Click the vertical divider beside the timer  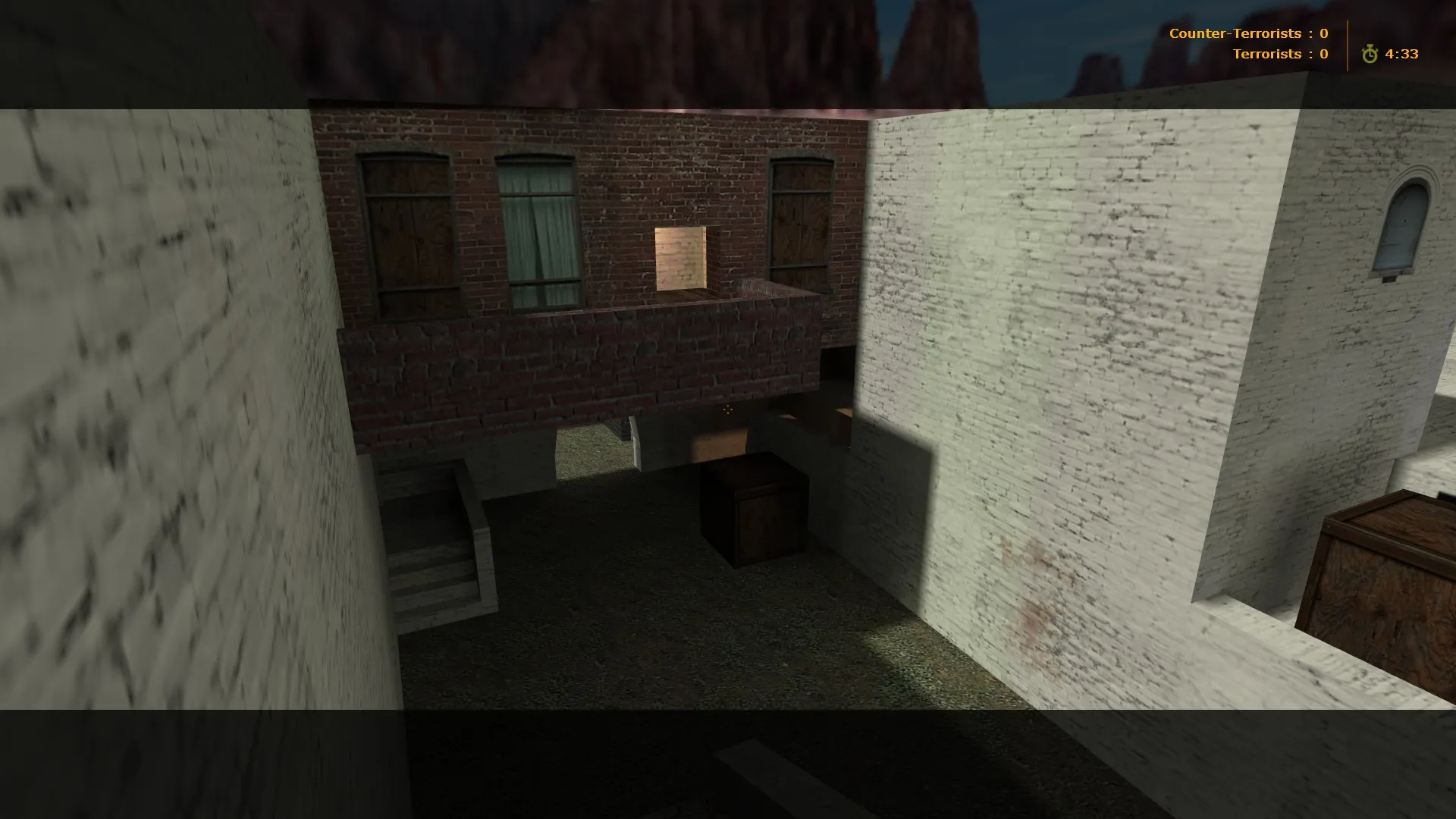pyautogui.click(x=1346, y=43)
